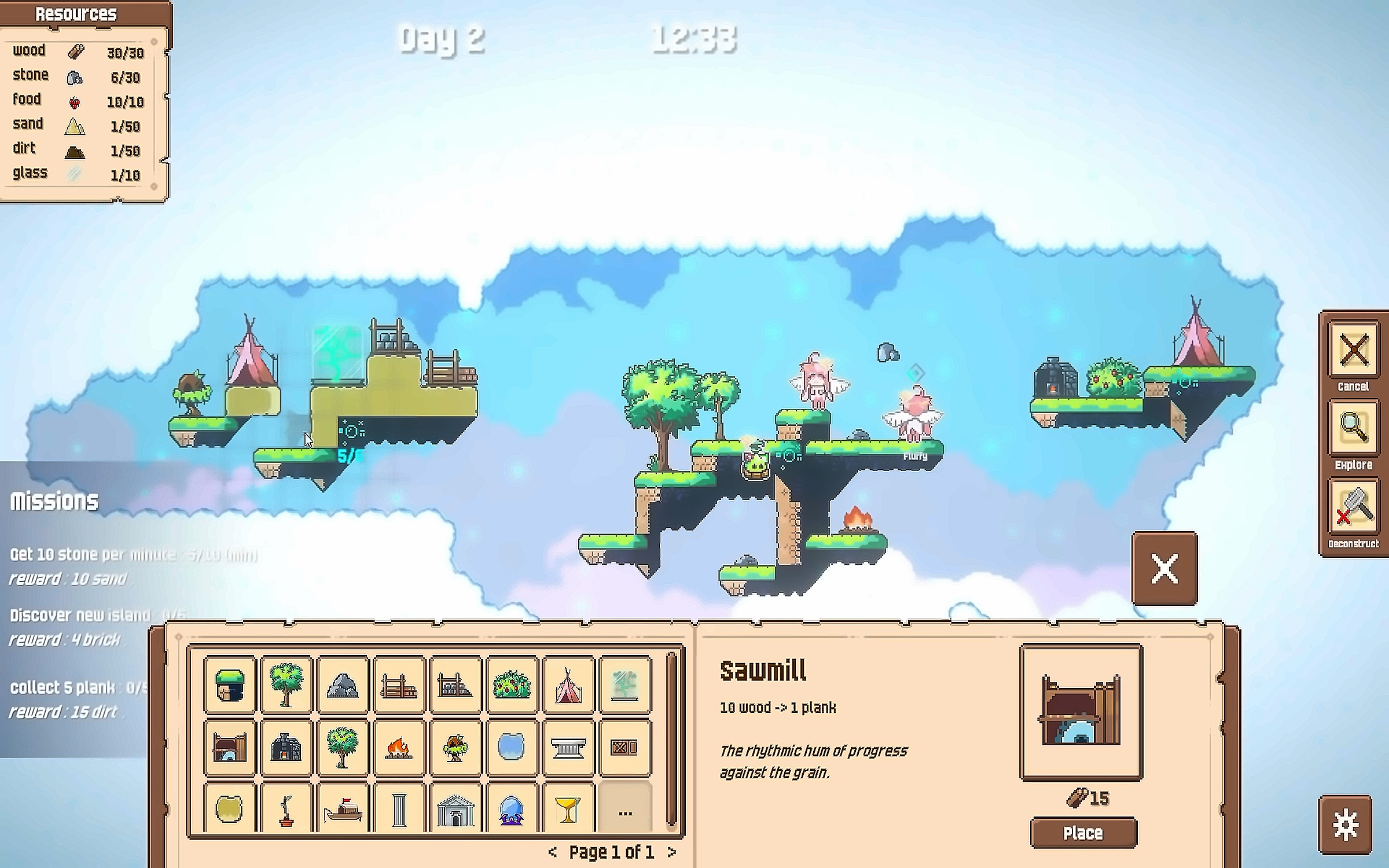The height and width of the screenshot is (868, 1389).
Task: Select the sawmill build slot
Action: 230,748
